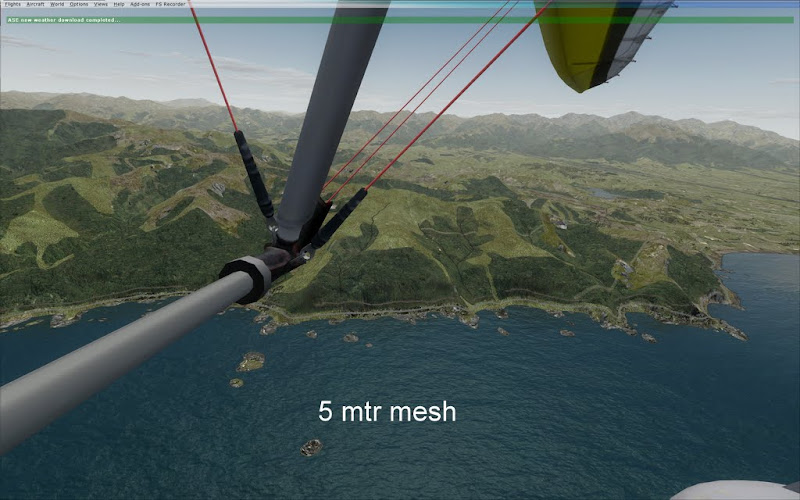Viewport: 800px width, 500px height.
Task: Open the Options menu
Action: pos(78,5)
